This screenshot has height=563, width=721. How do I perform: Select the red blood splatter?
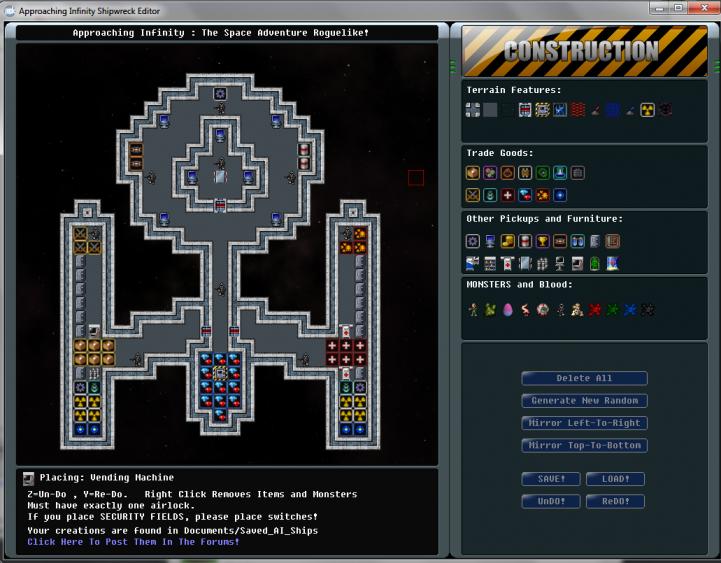tap(595, 310)
